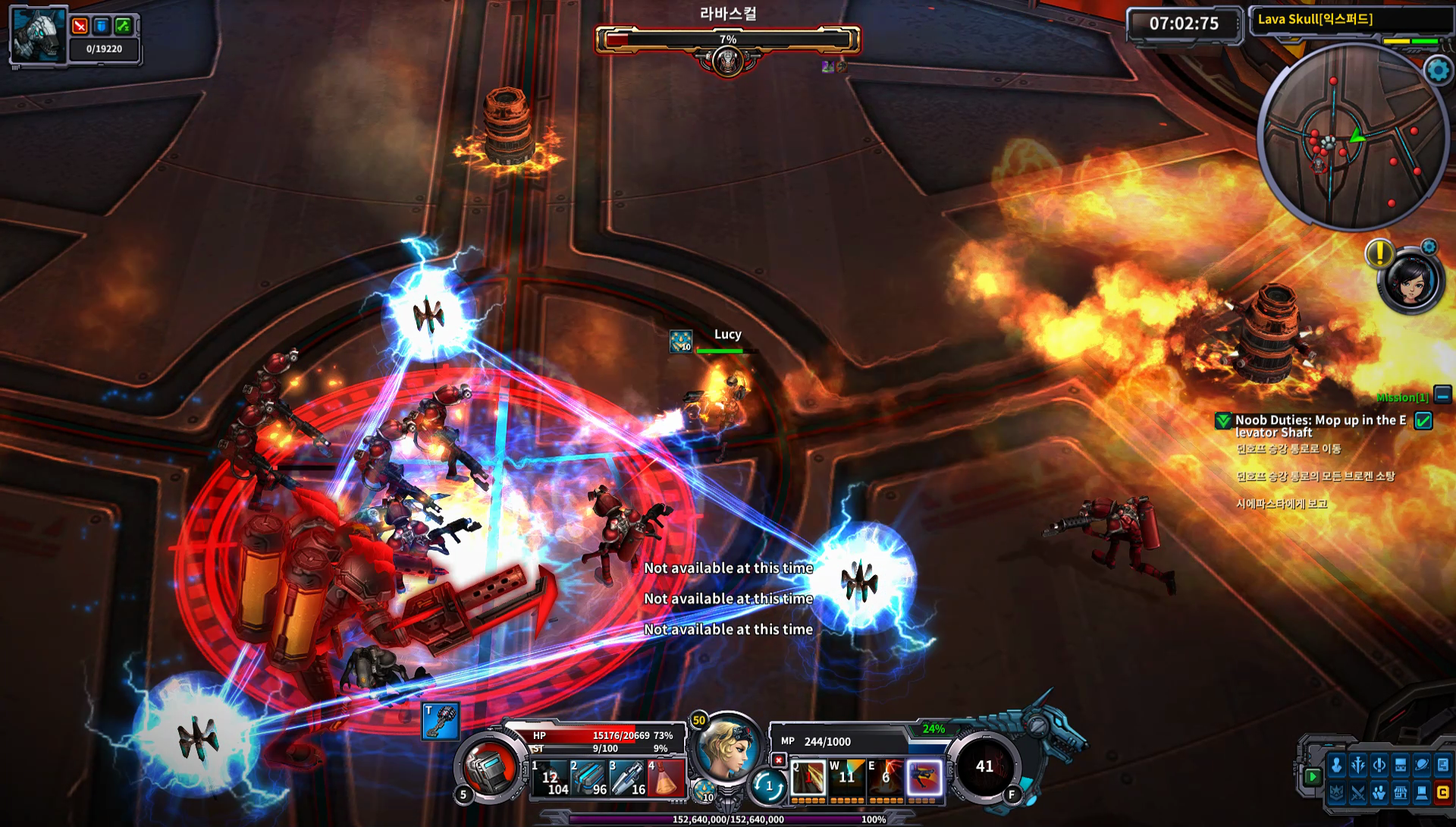Collapse the menu panel with green arrow

1313,777
